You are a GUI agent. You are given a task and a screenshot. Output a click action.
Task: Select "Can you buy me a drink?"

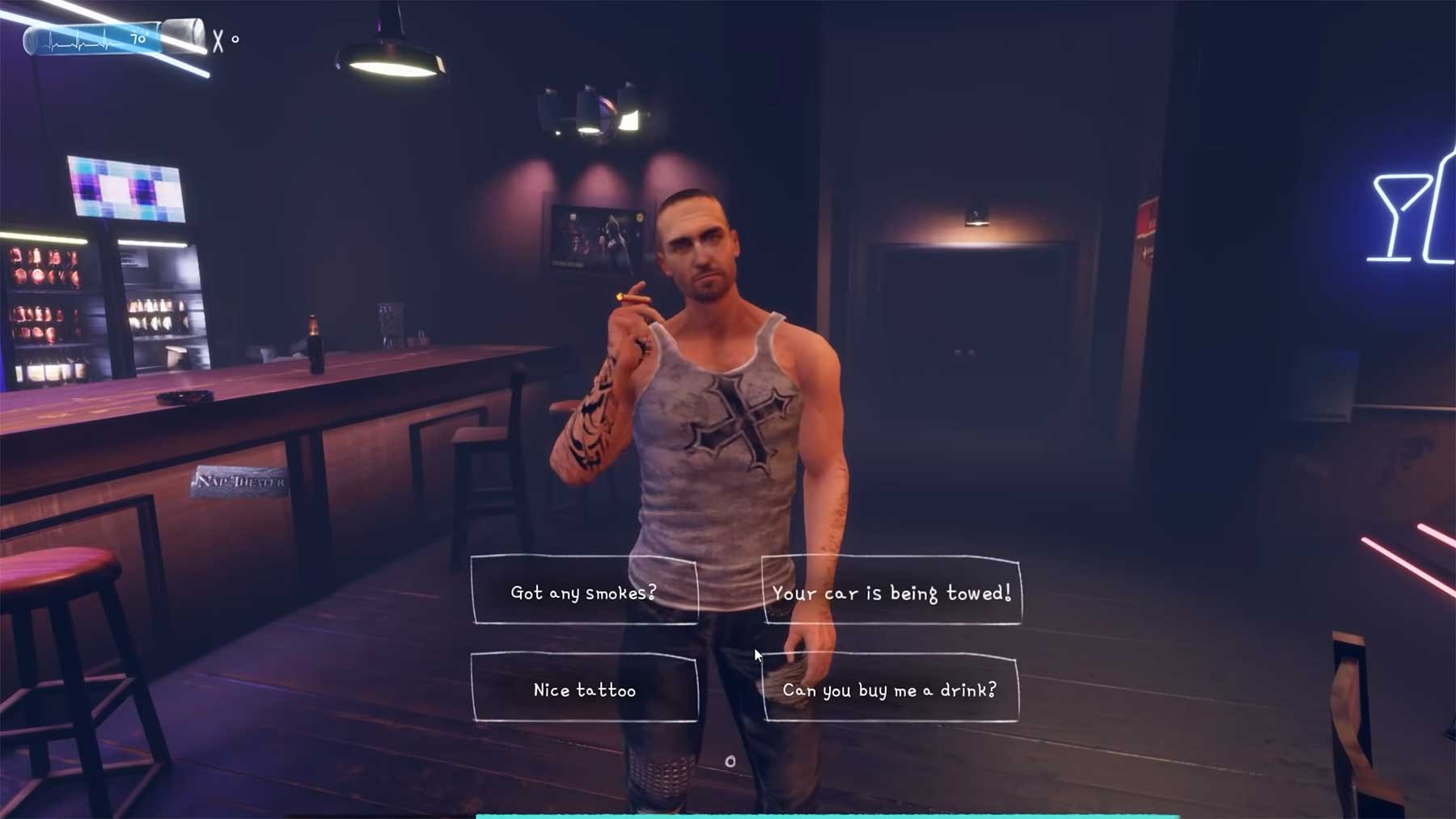[x=890, y=688]
